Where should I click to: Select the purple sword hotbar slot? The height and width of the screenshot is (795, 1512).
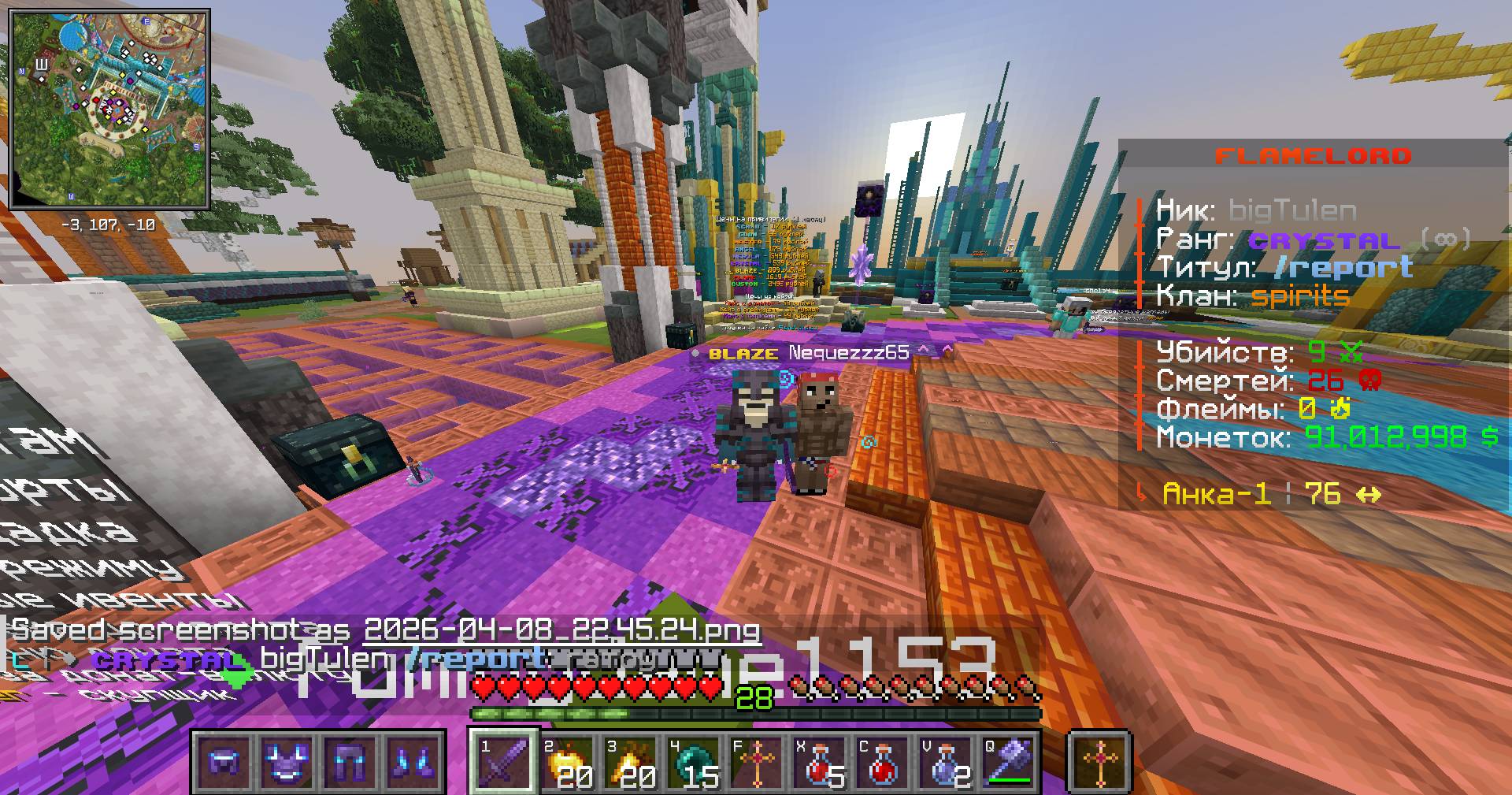click(x=504, y=761)
